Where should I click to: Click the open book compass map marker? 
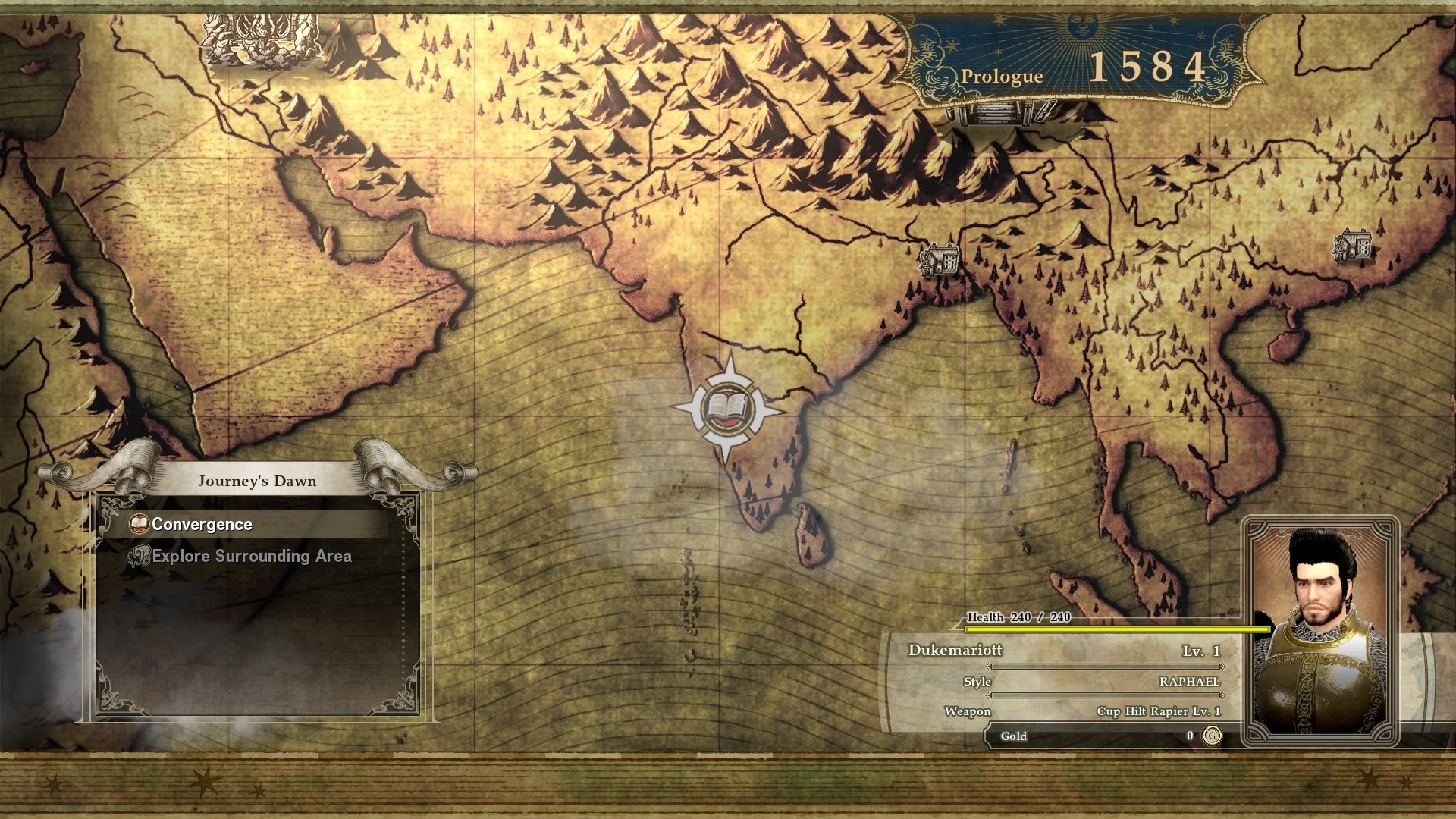727,409
